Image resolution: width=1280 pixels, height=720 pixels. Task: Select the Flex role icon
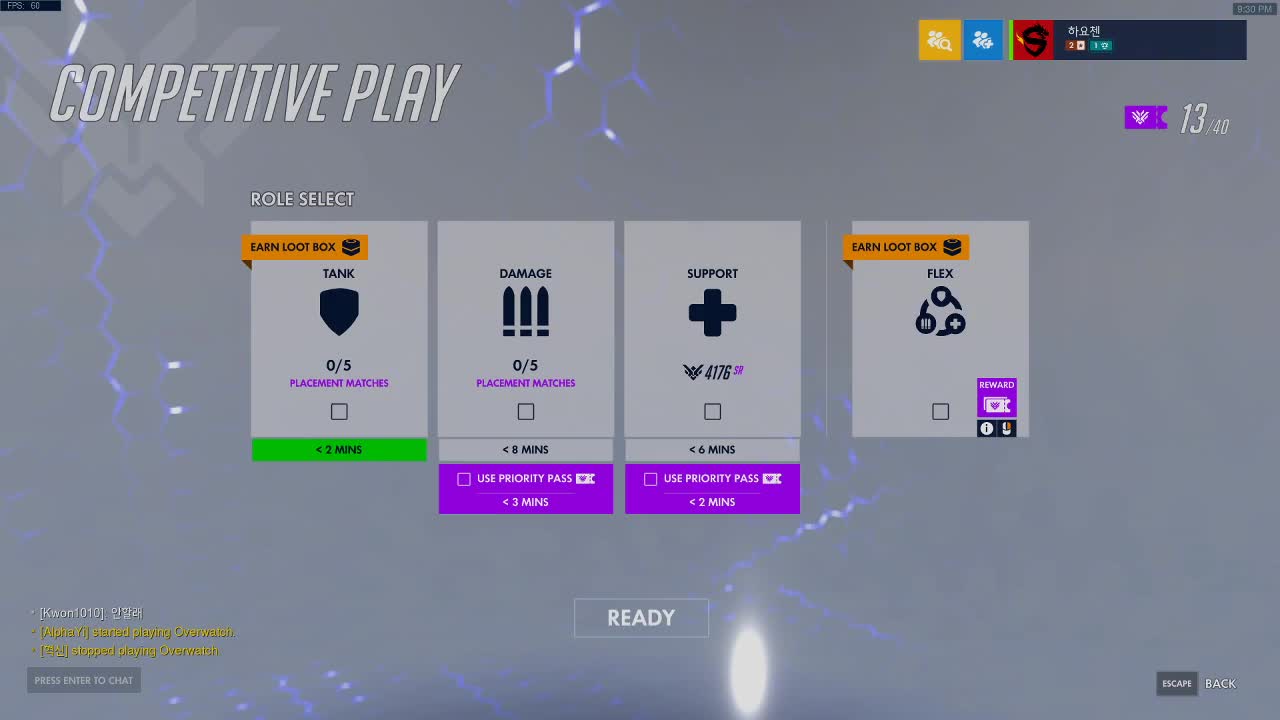pyautogui.click(x=939, y=311)
